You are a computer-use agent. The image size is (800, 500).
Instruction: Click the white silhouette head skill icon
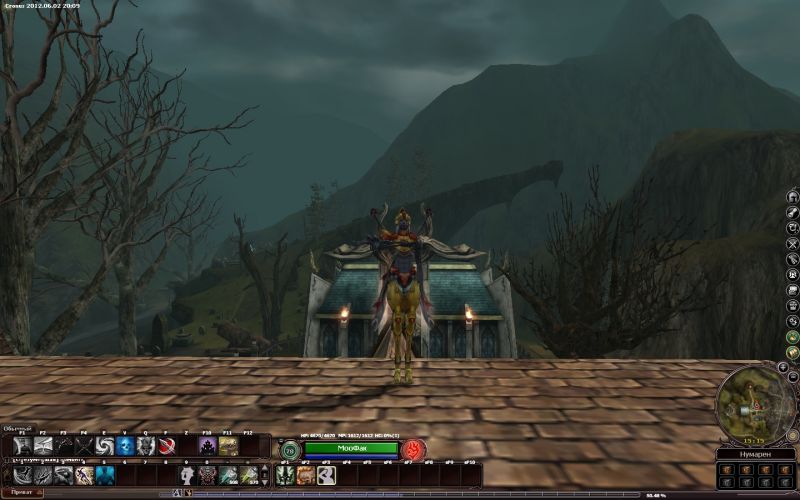(x=187, y=475)
